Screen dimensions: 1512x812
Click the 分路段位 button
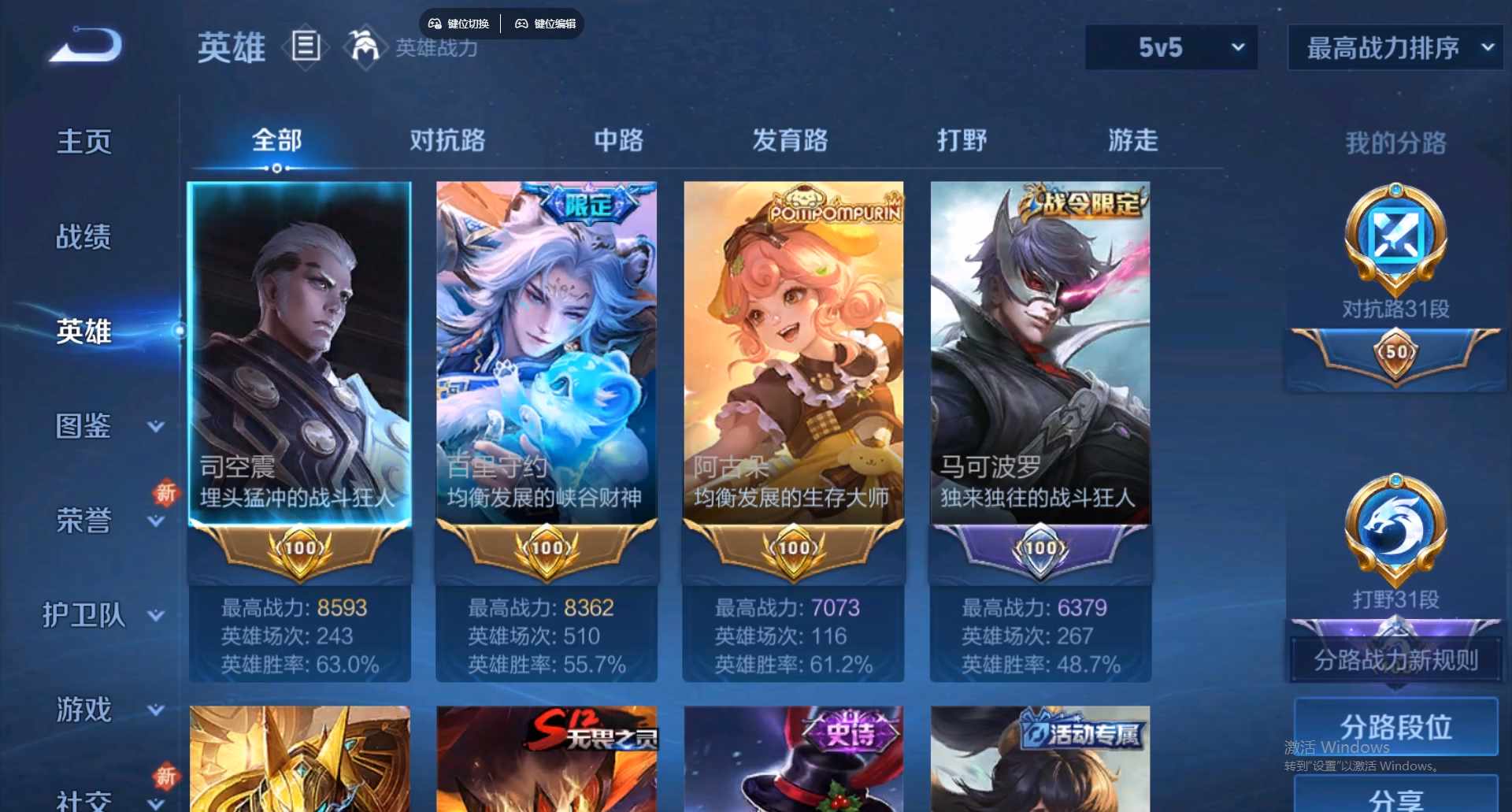(1394, 729)
